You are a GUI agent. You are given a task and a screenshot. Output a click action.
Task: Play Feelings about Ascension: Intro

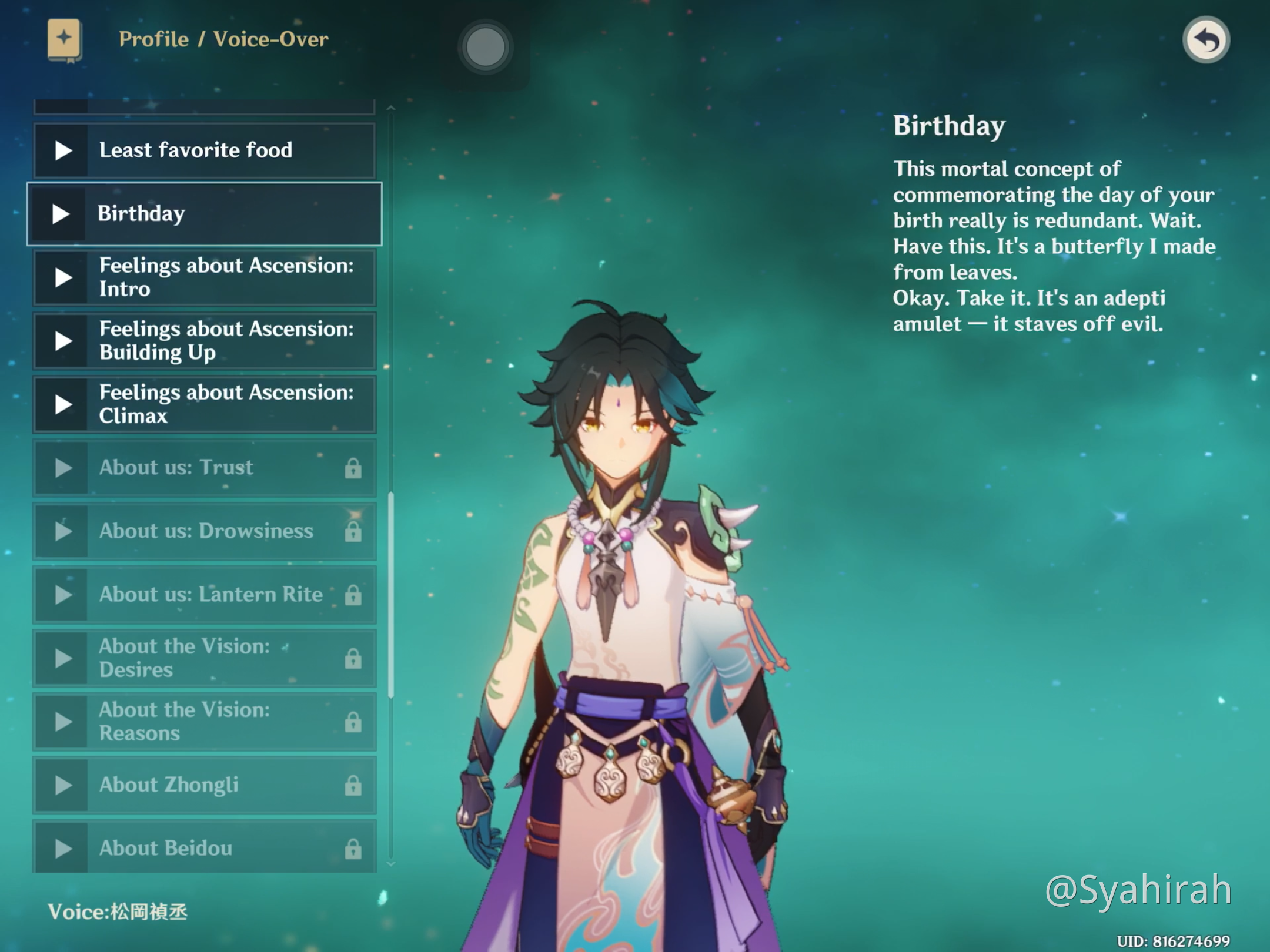click(62, 277)
